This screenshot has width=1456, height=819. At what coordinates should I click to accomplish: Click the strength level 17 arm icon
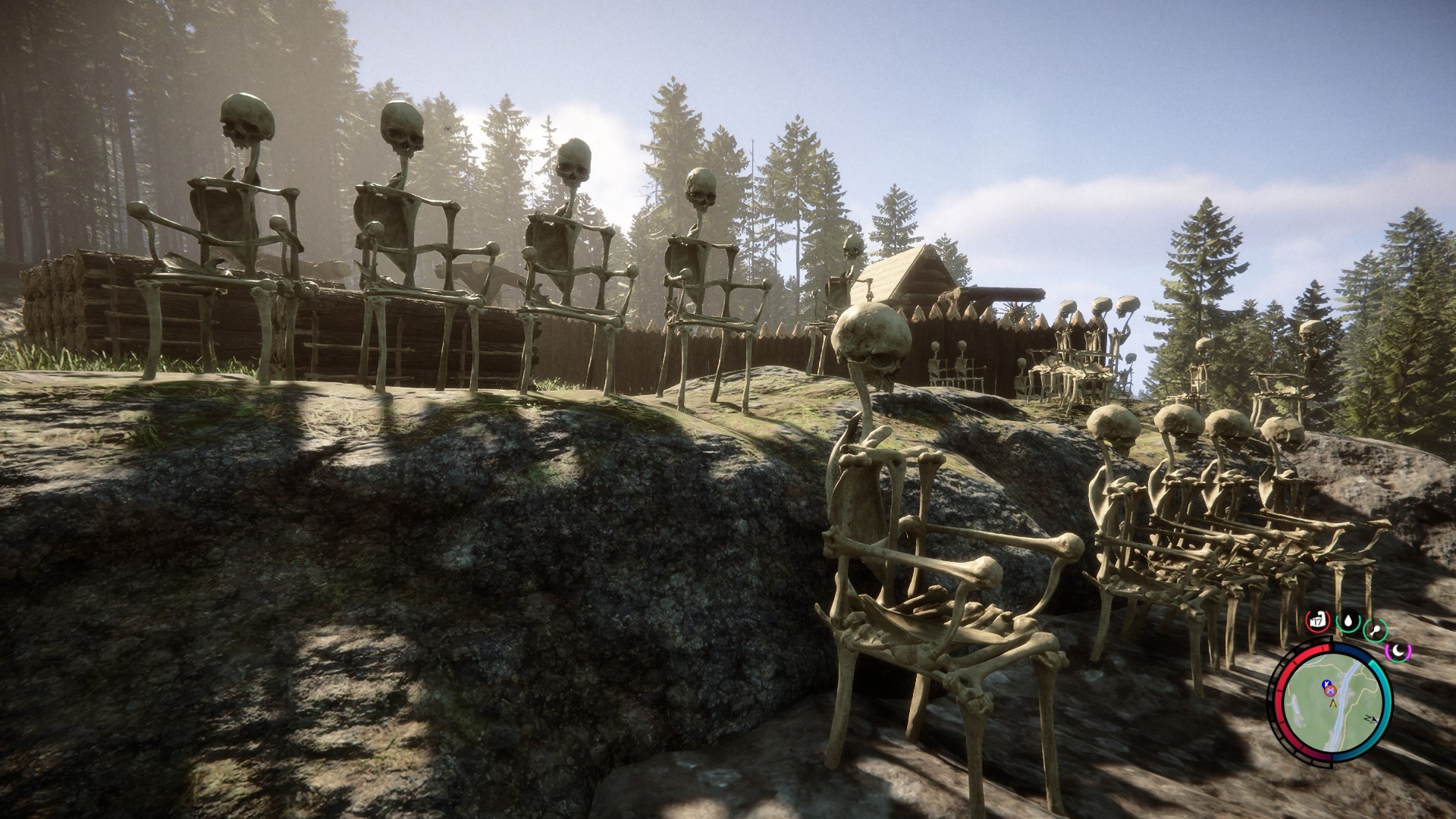1318,621
